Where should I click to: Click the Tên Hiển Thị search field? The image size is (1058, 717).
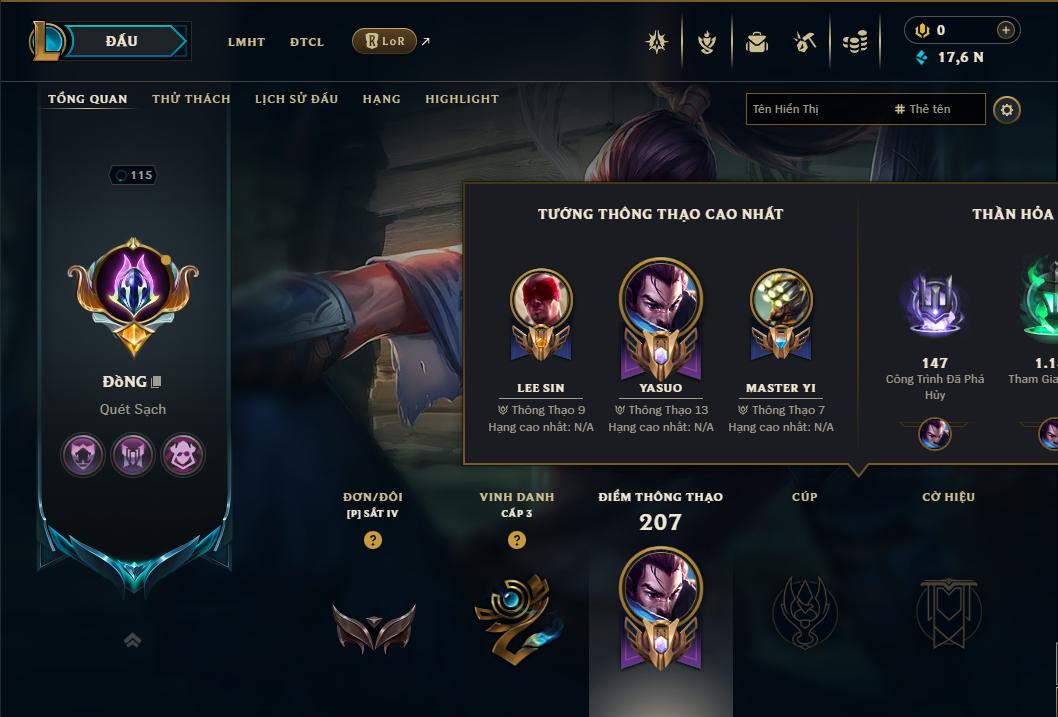pyautogui.click(x=815, y=109)
